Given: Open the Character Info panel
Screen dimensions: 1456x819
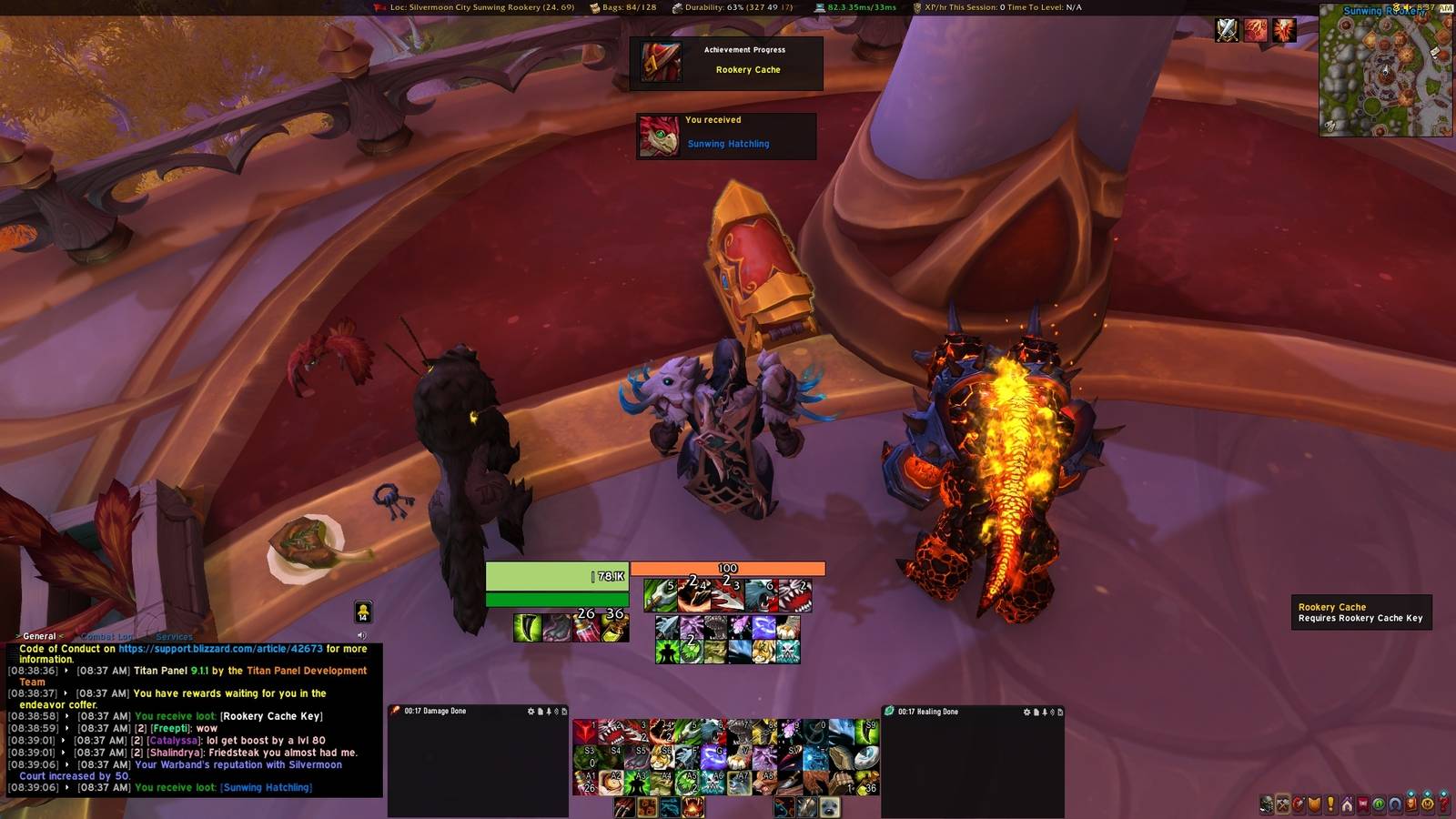Looking at the screenshot, I should pyautogui.click(x=1267, y=804).
